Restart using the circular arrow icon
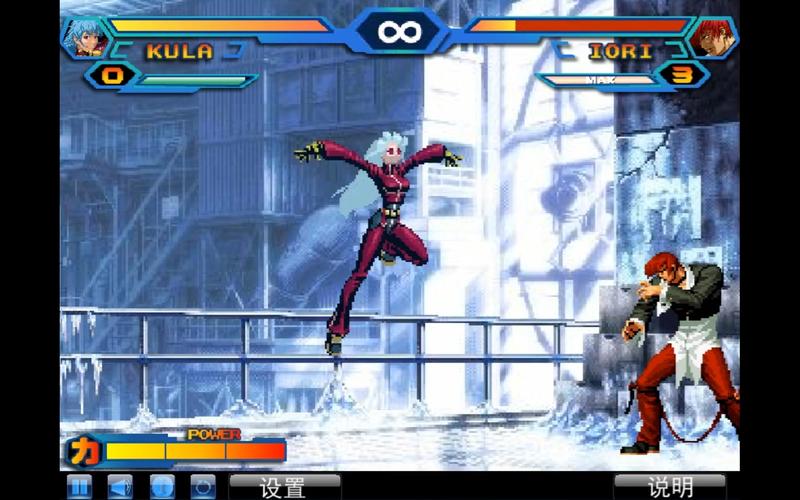The width and height of the screenshot is (800, 500). click(203, 487)
